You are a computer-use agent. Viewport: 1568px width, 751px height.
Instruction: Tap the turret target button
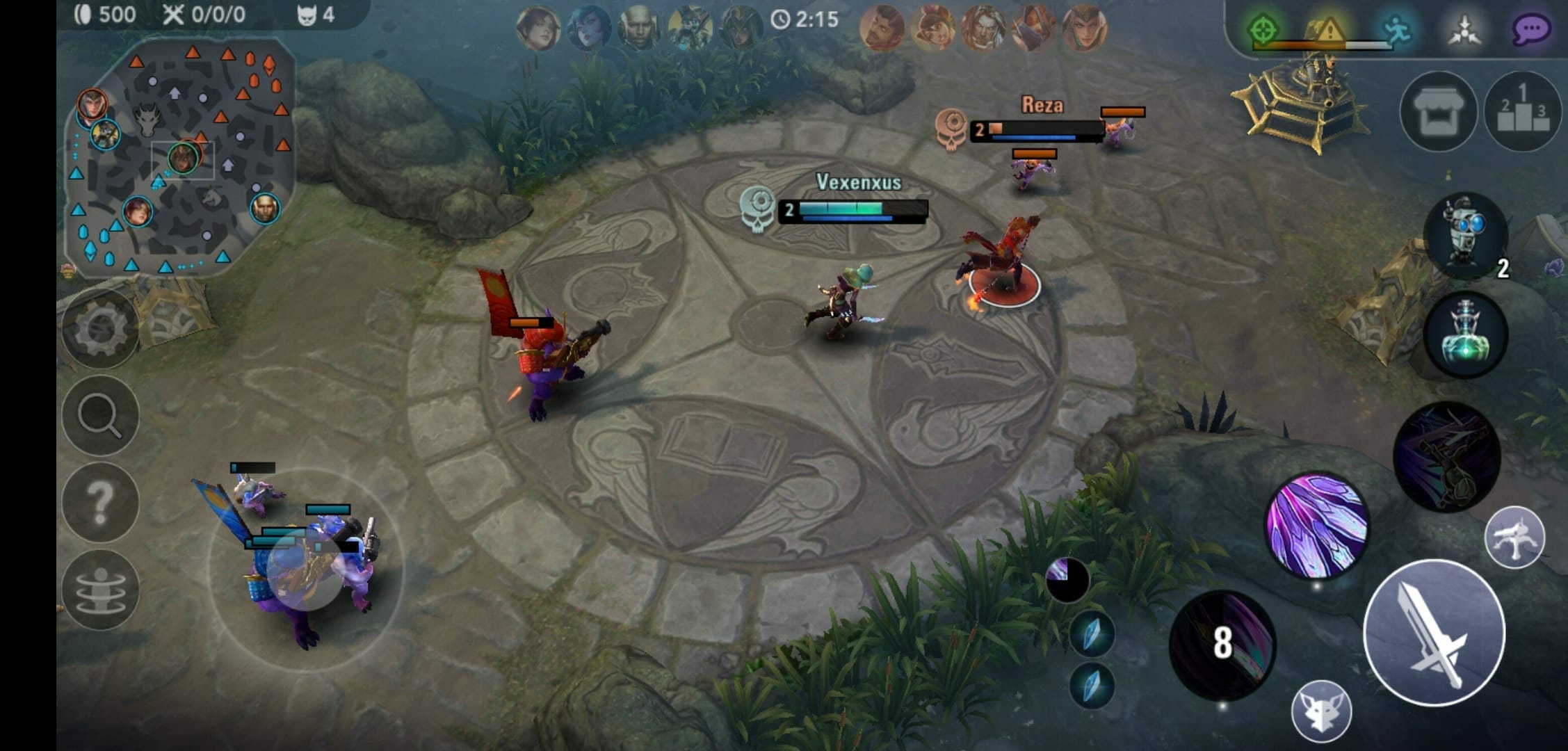[x=1514, y=537]
